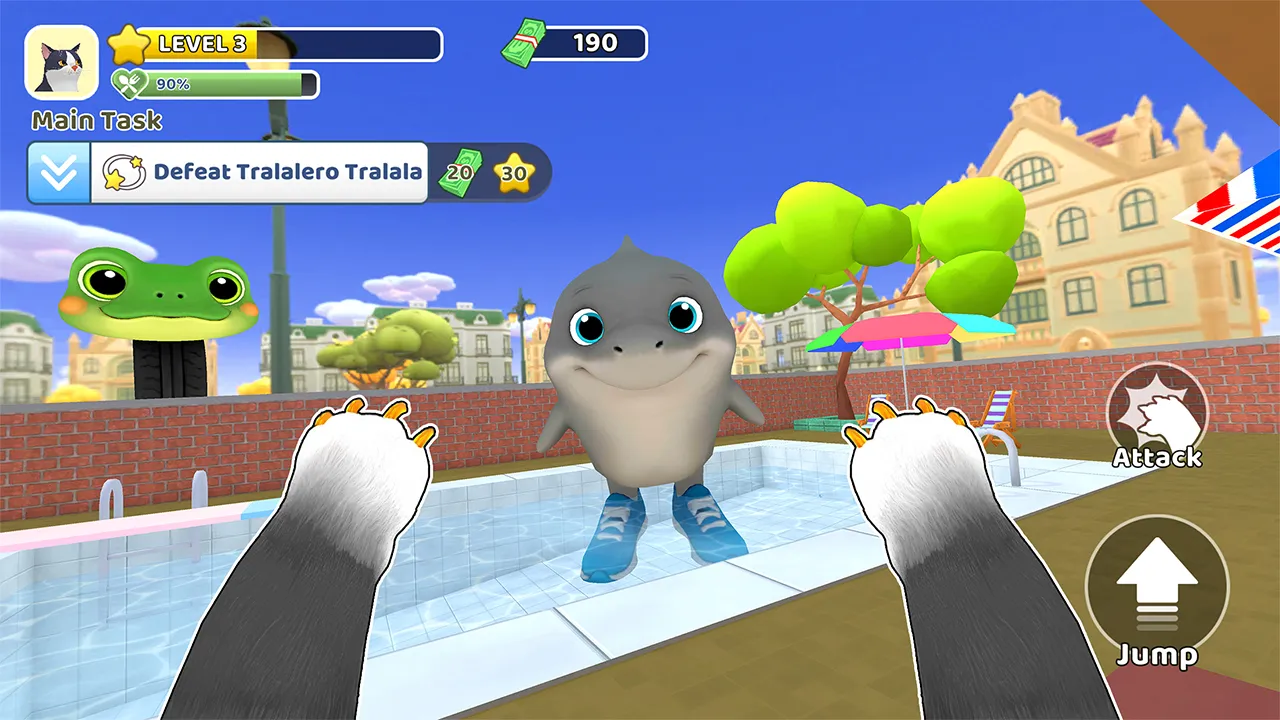1280x720 pixels.
Task: Tap the Attack claw button
Action: [1158, 411]
